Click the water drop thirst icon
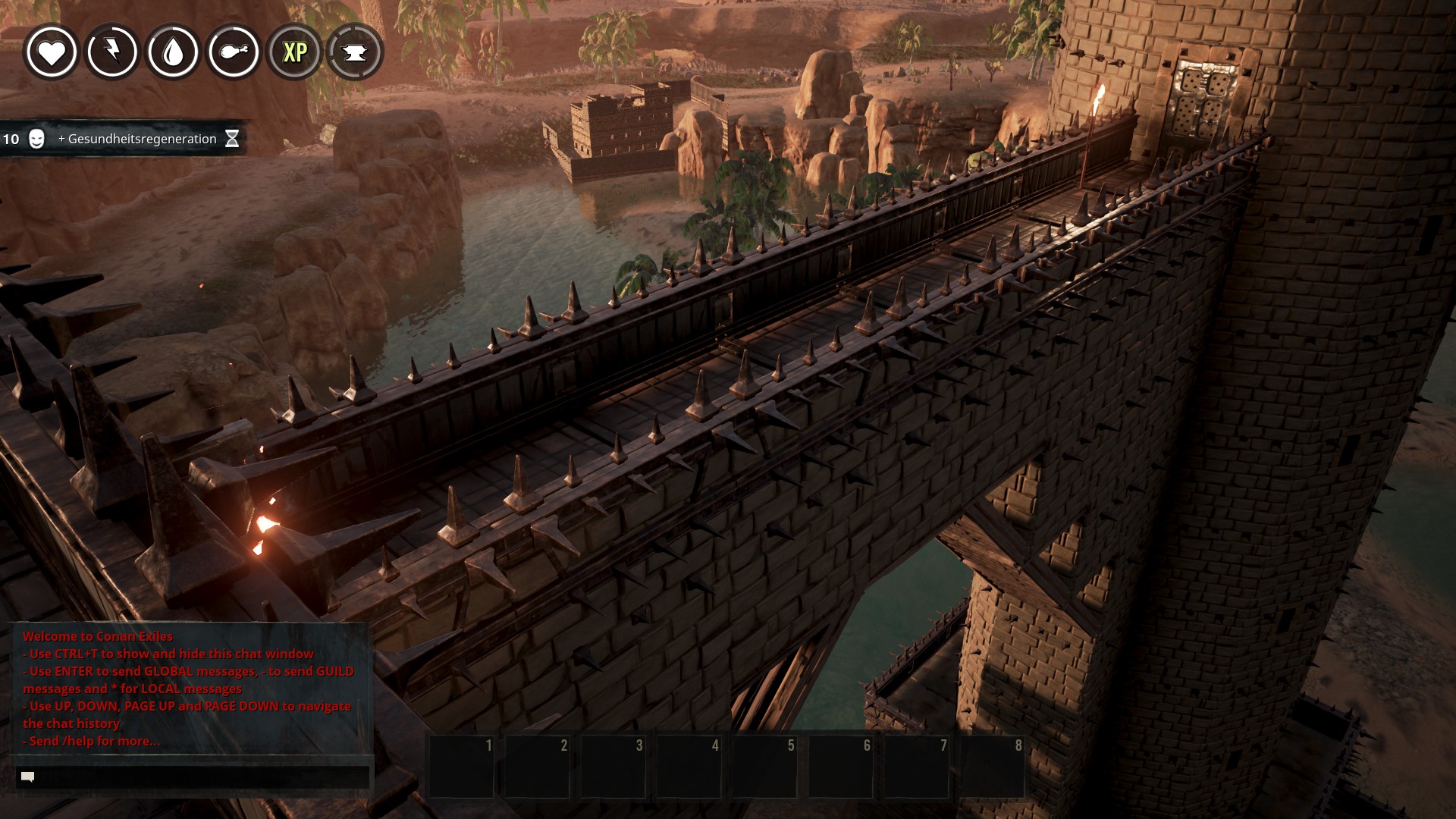This screenshot has width=1456, height=819. (x=173, y=52)
